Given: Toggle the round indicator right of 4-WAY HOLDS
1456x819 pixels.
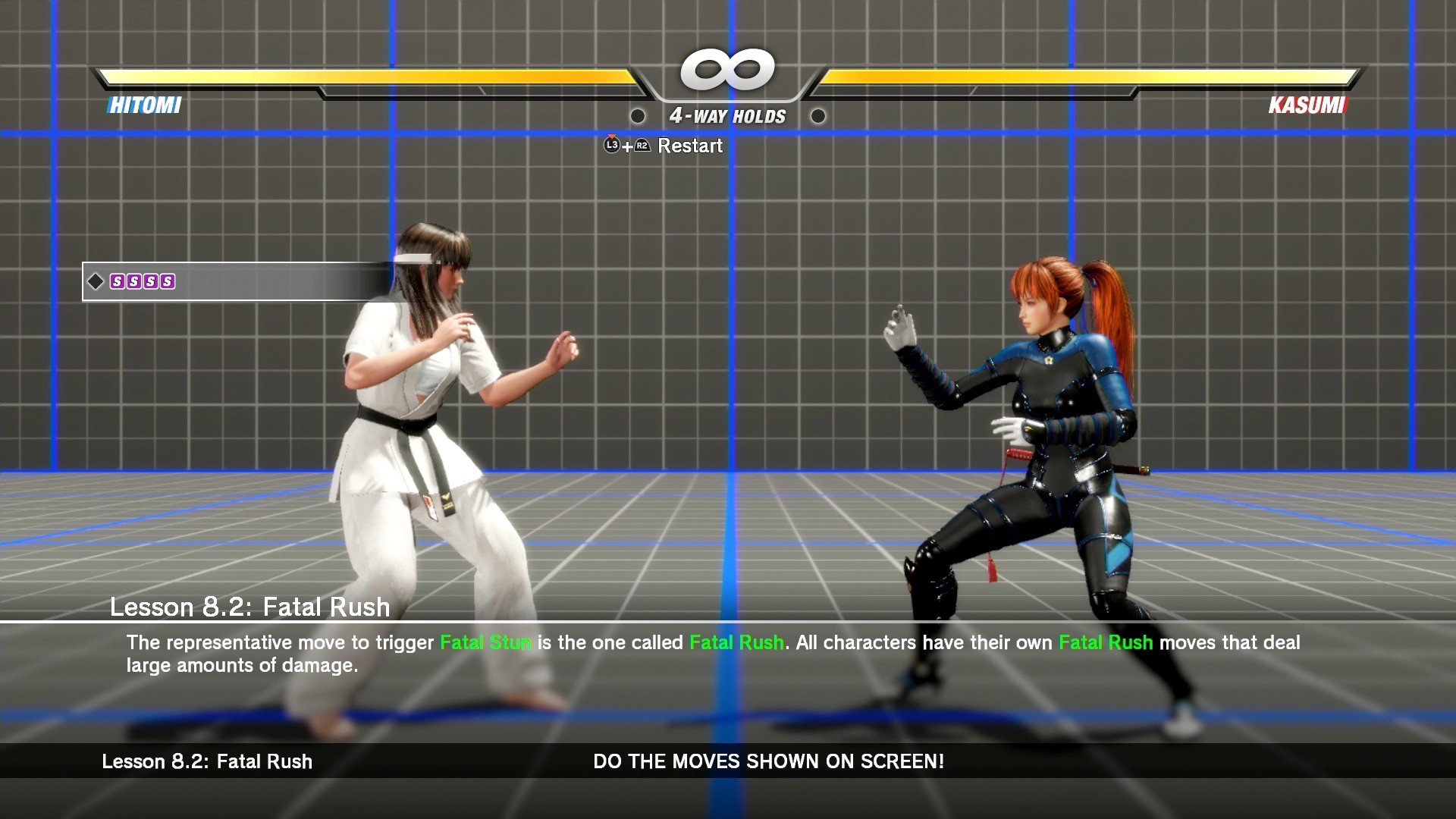Looking at the screenshot, I should click(x=818, y=117).
